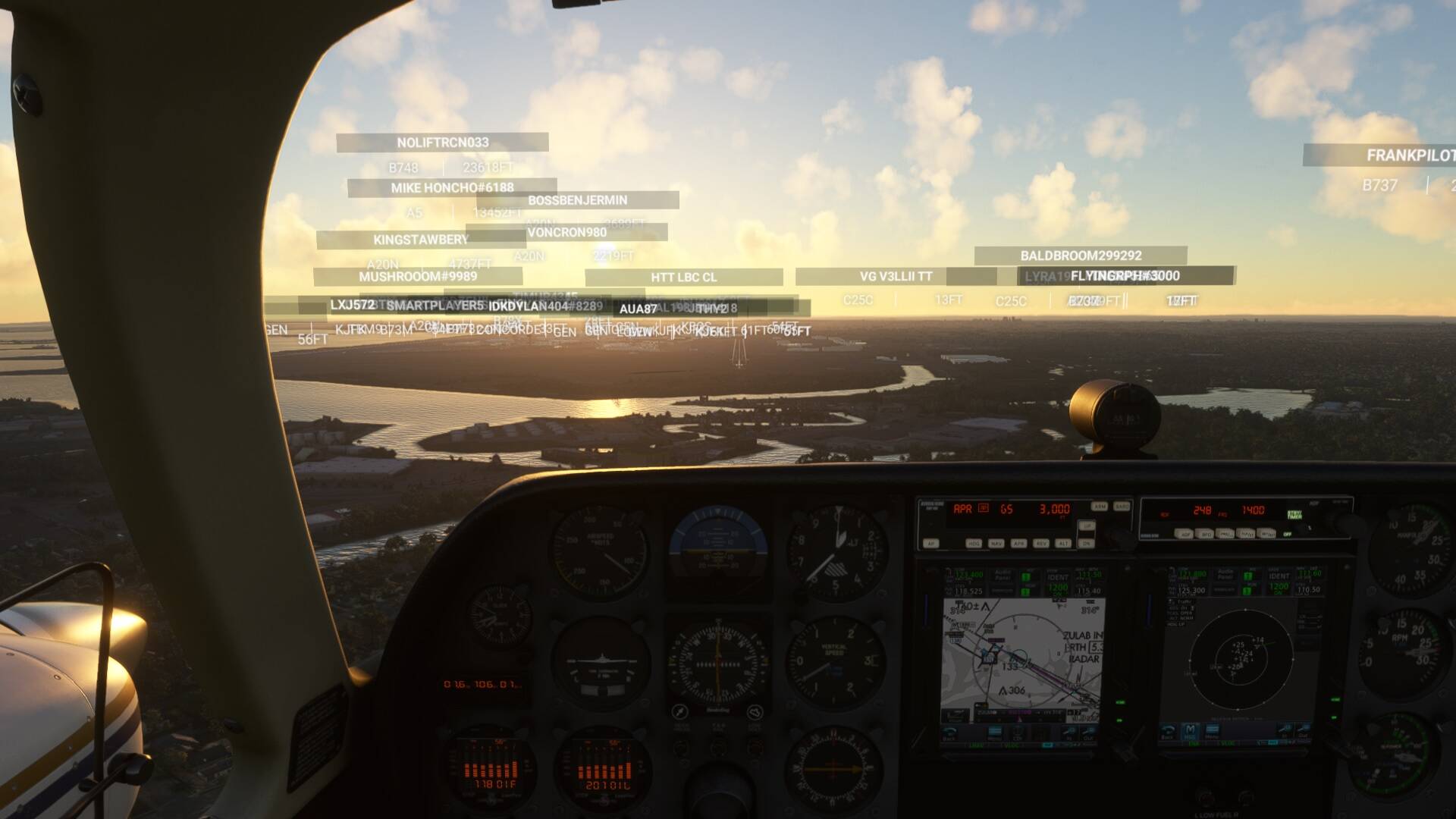Toggle the AP autopilot master button

click(931, 543)
